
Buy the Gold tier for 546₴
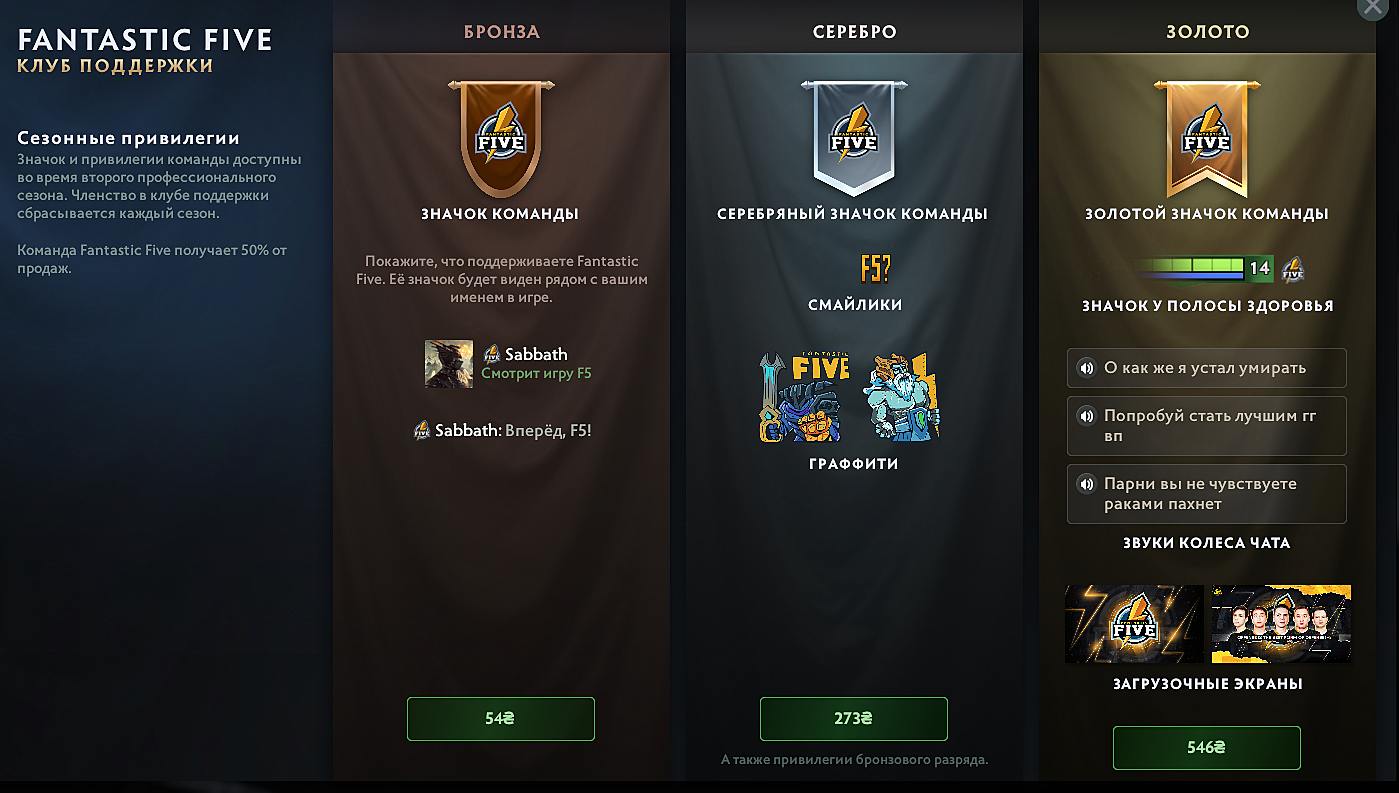click(1206, 747)
